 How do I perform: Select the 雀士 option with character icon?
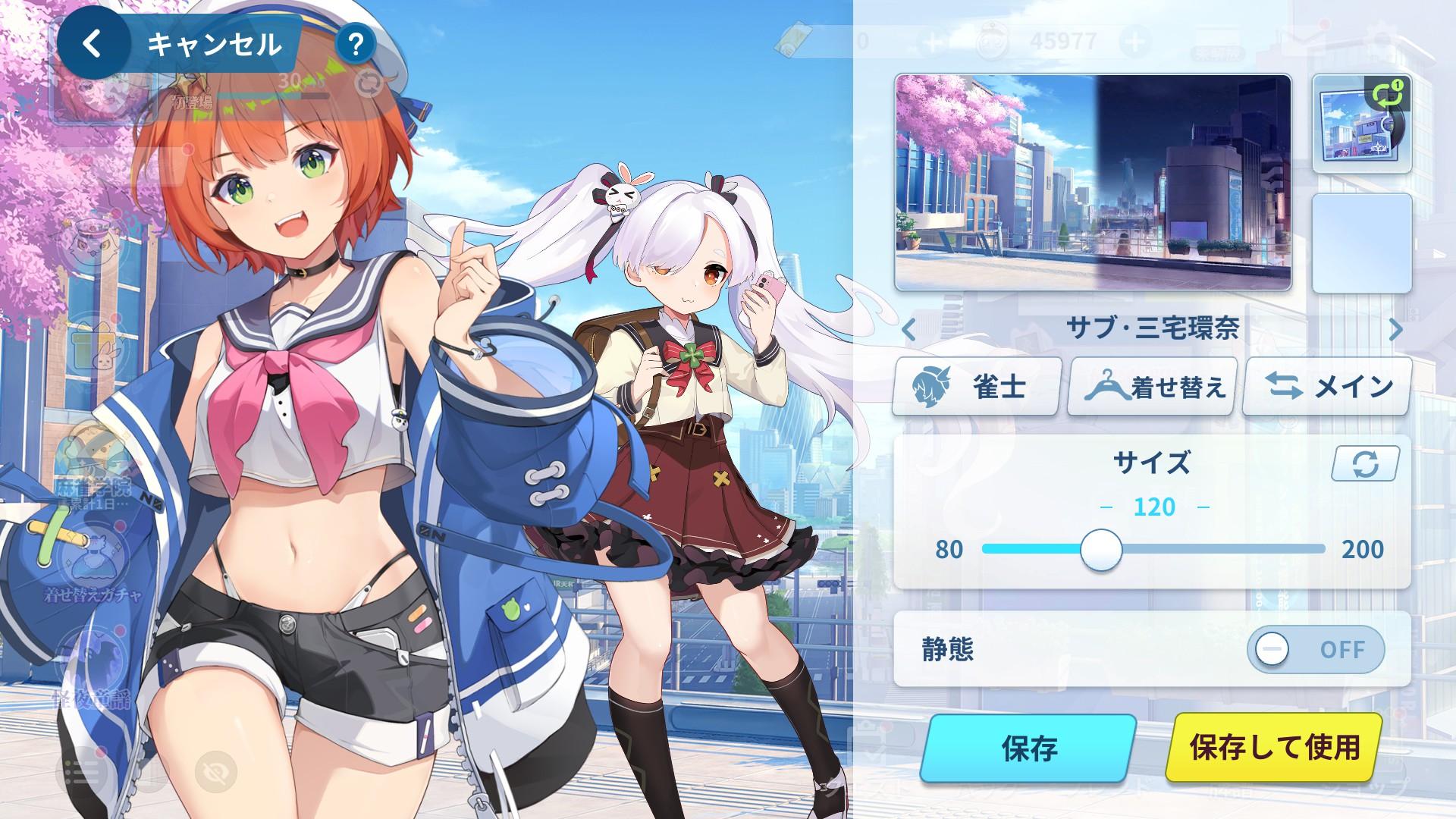pyautogui.click(x=978, y=387)
